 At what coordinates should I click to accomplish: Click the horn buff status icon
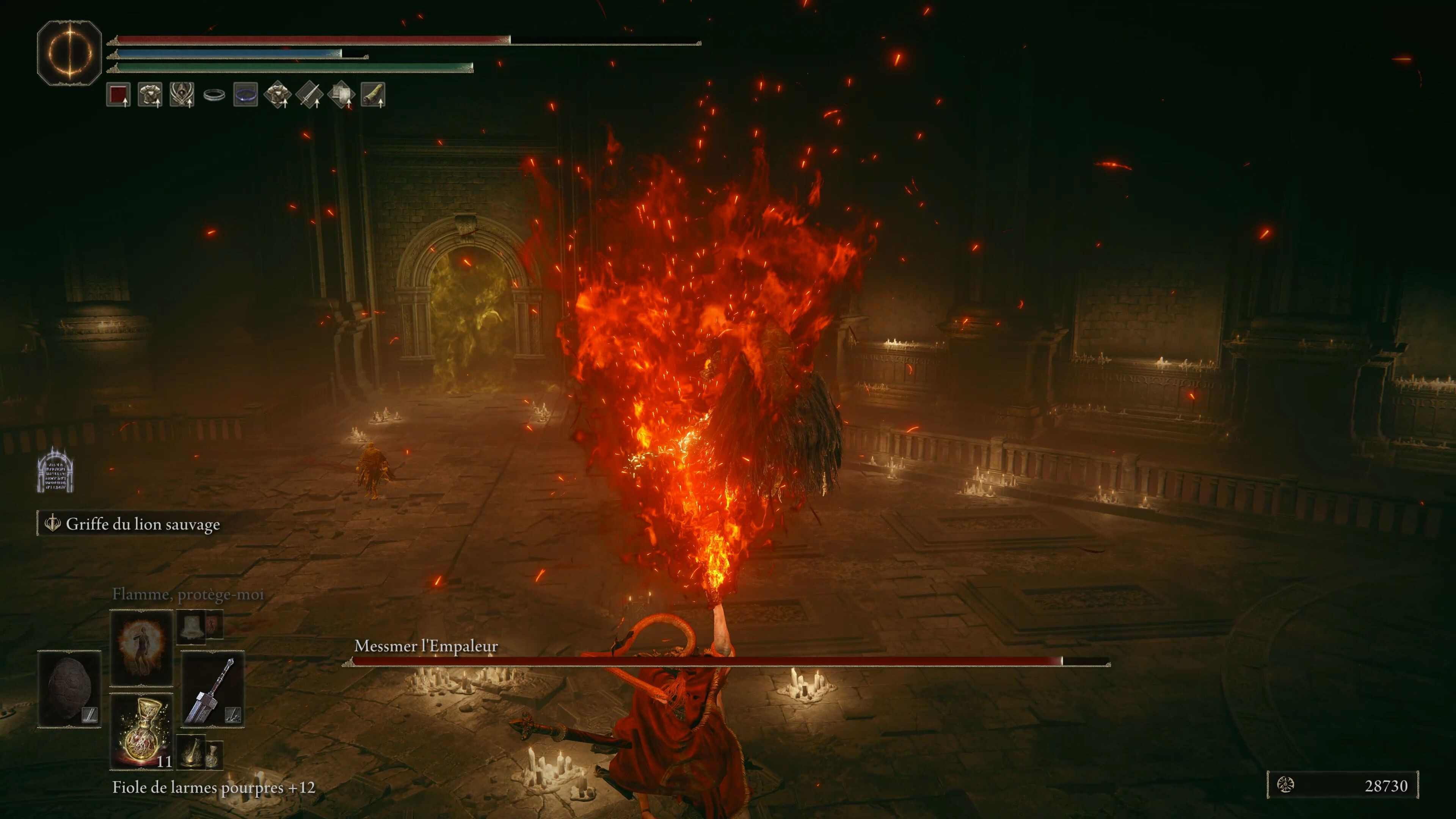[372, 94]
